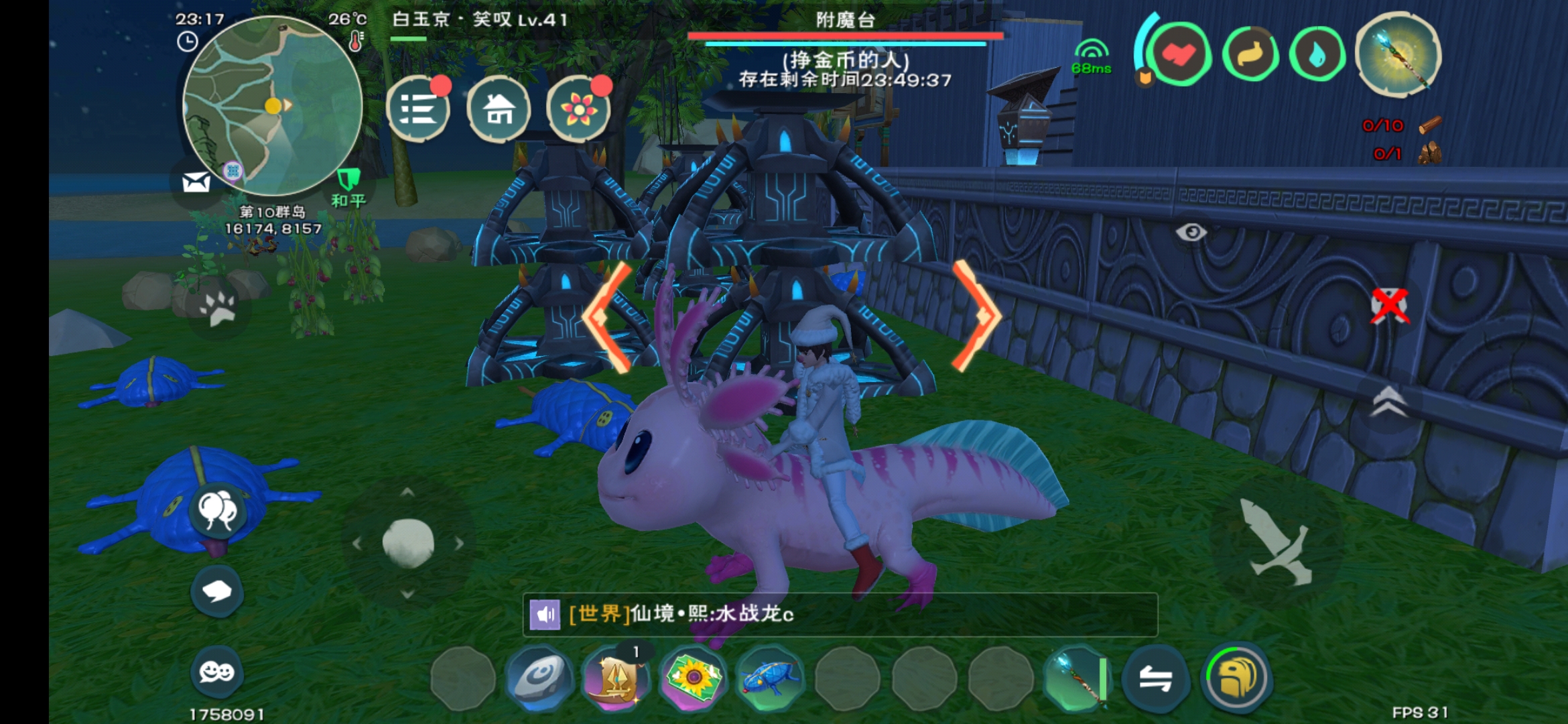Tap the house home button
The width and height of the screenshot is (1568, 724).
coord(499,109)
